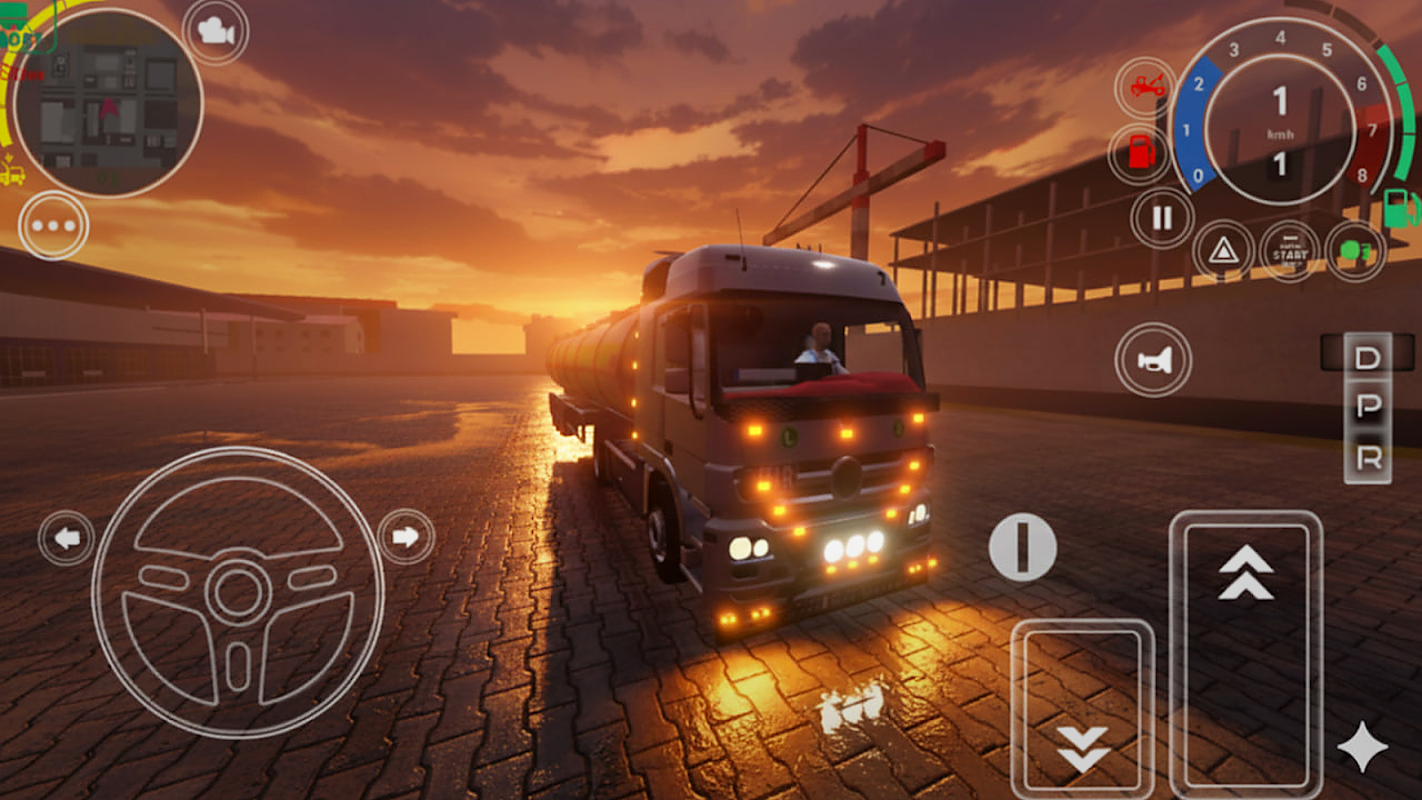Toggle the green headlights button
1422x800 pixels.
point(1356,250)
